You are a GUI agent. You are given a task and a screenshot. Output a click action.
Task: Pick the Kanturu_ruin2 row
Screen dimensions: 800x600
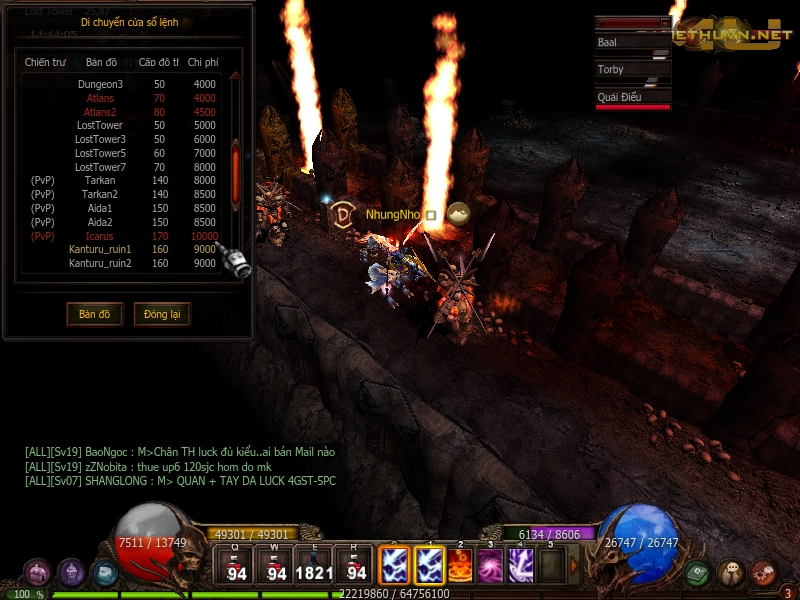coord(100,263)
